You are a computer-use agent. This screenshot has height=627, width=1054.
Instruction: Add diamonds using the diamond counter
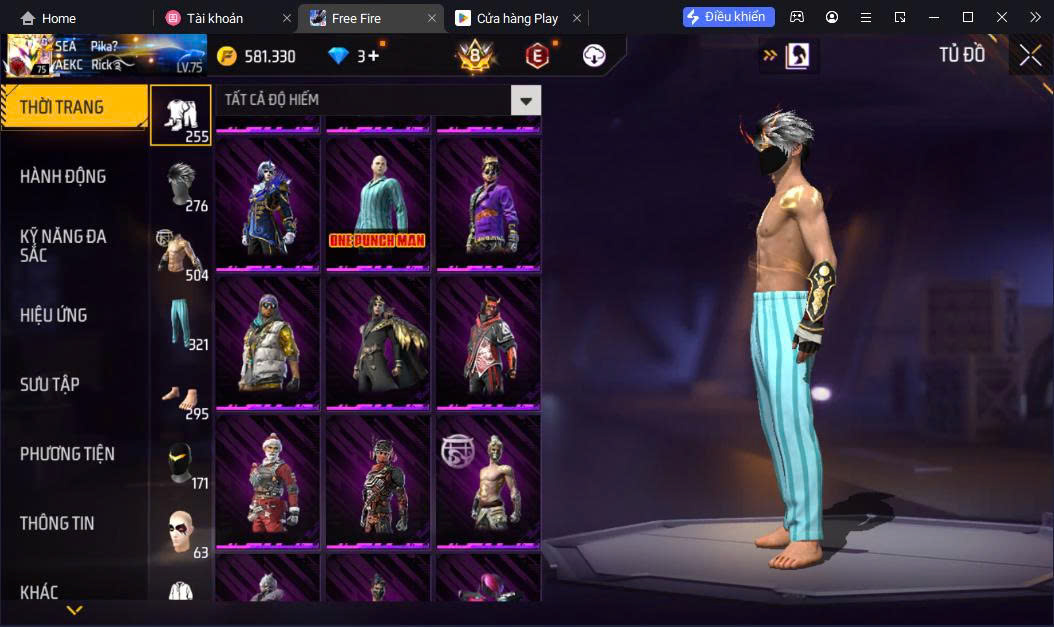pos(355,56)
